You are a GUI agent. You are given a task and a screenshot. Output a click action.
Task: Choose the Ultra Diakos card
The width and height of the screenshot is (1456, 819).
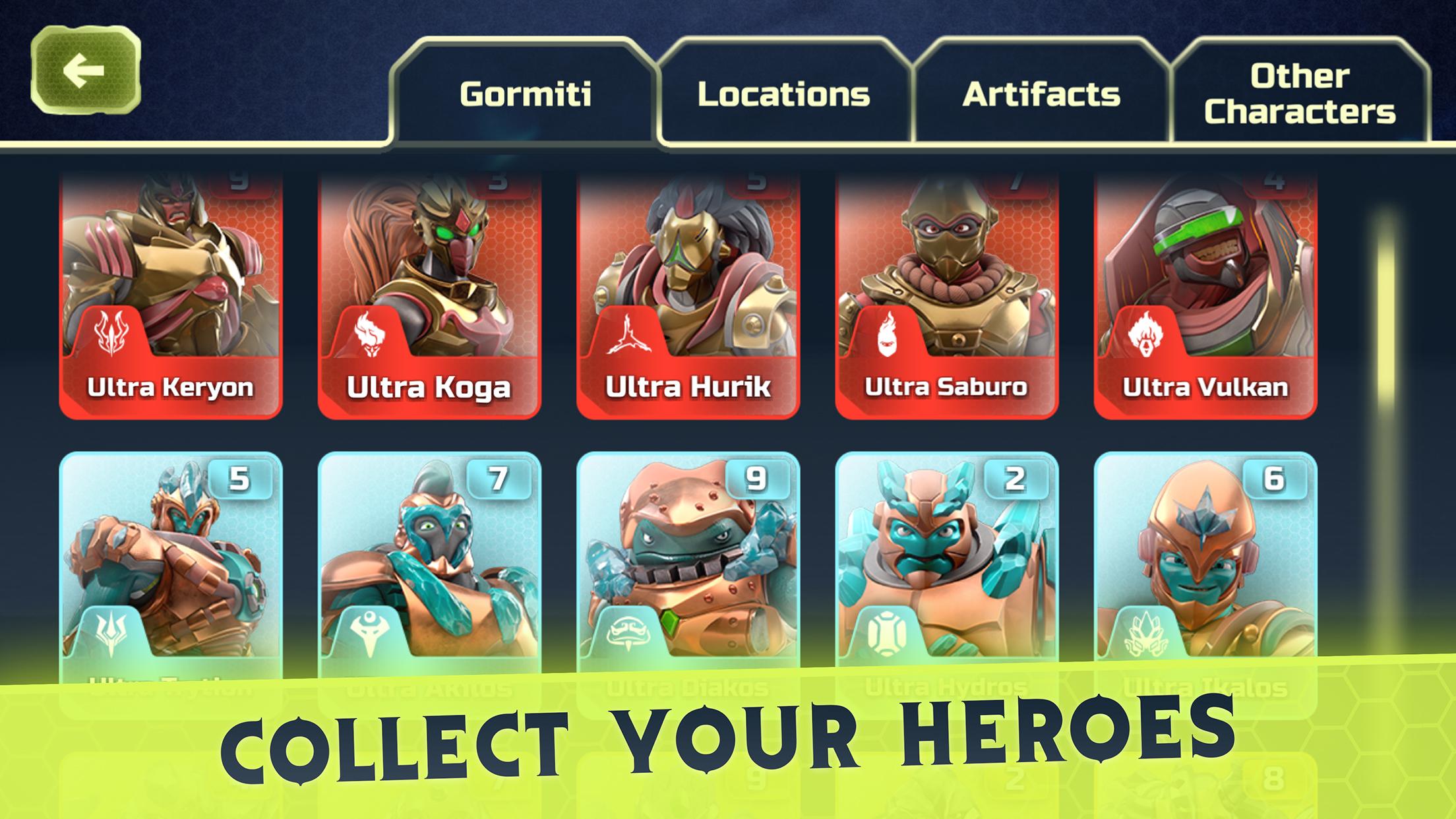688,561
